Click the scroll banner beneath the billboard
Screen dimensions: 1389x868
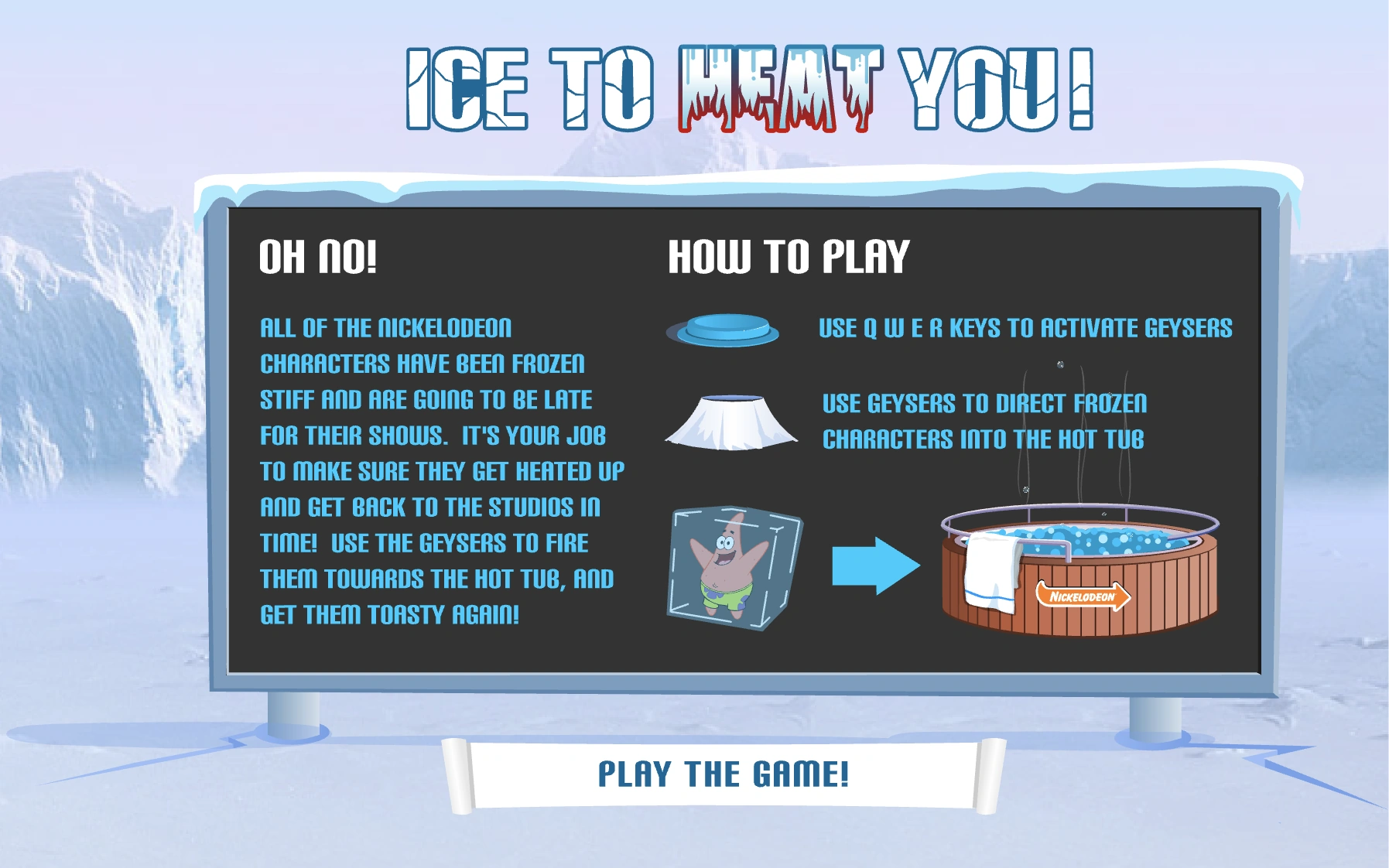[x=724, y=771]
